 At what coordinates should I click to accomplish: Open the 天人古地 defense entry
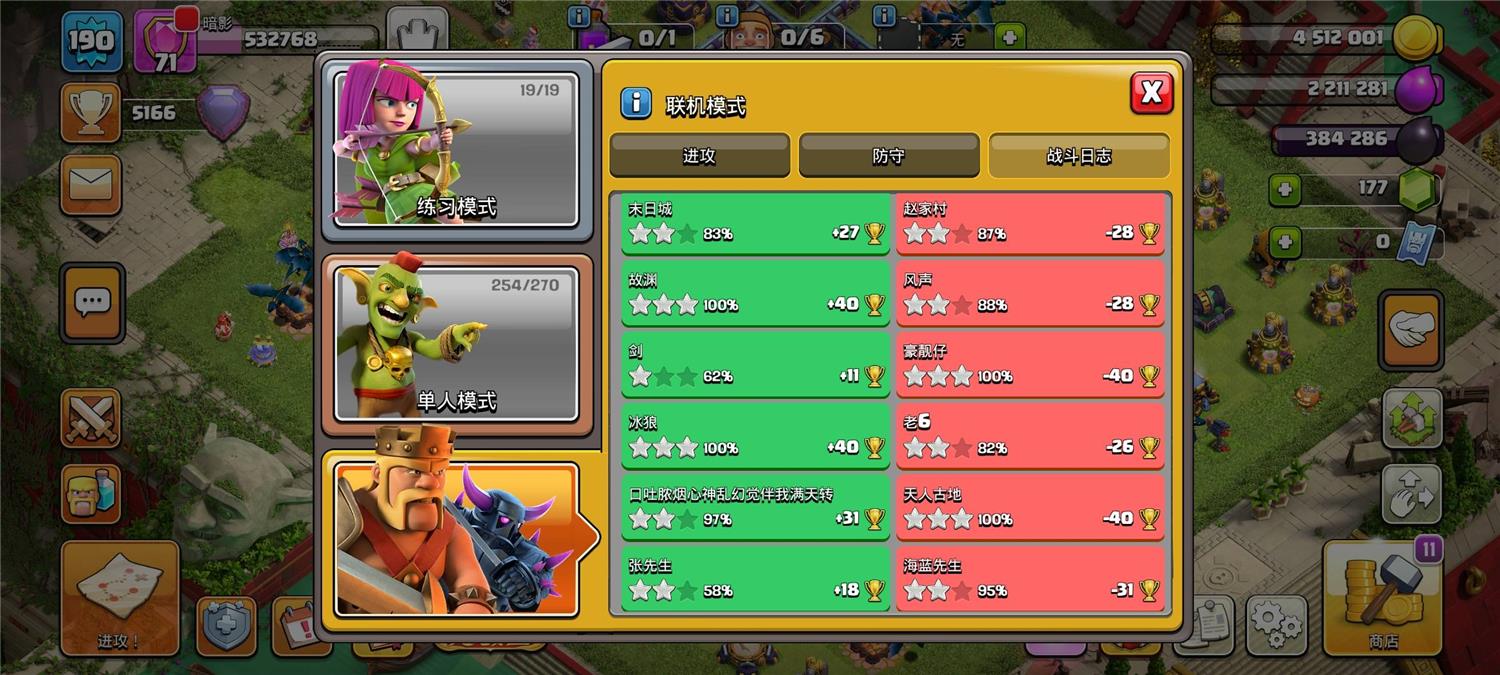click(1031, 508)
